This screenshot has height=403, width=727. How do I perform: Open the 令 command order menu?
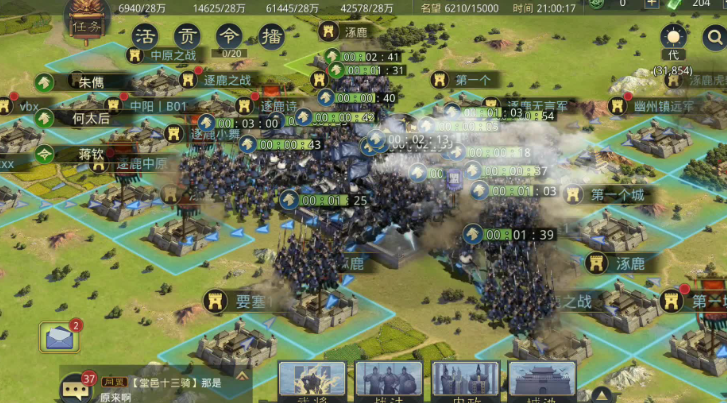[x=229, y=35]
